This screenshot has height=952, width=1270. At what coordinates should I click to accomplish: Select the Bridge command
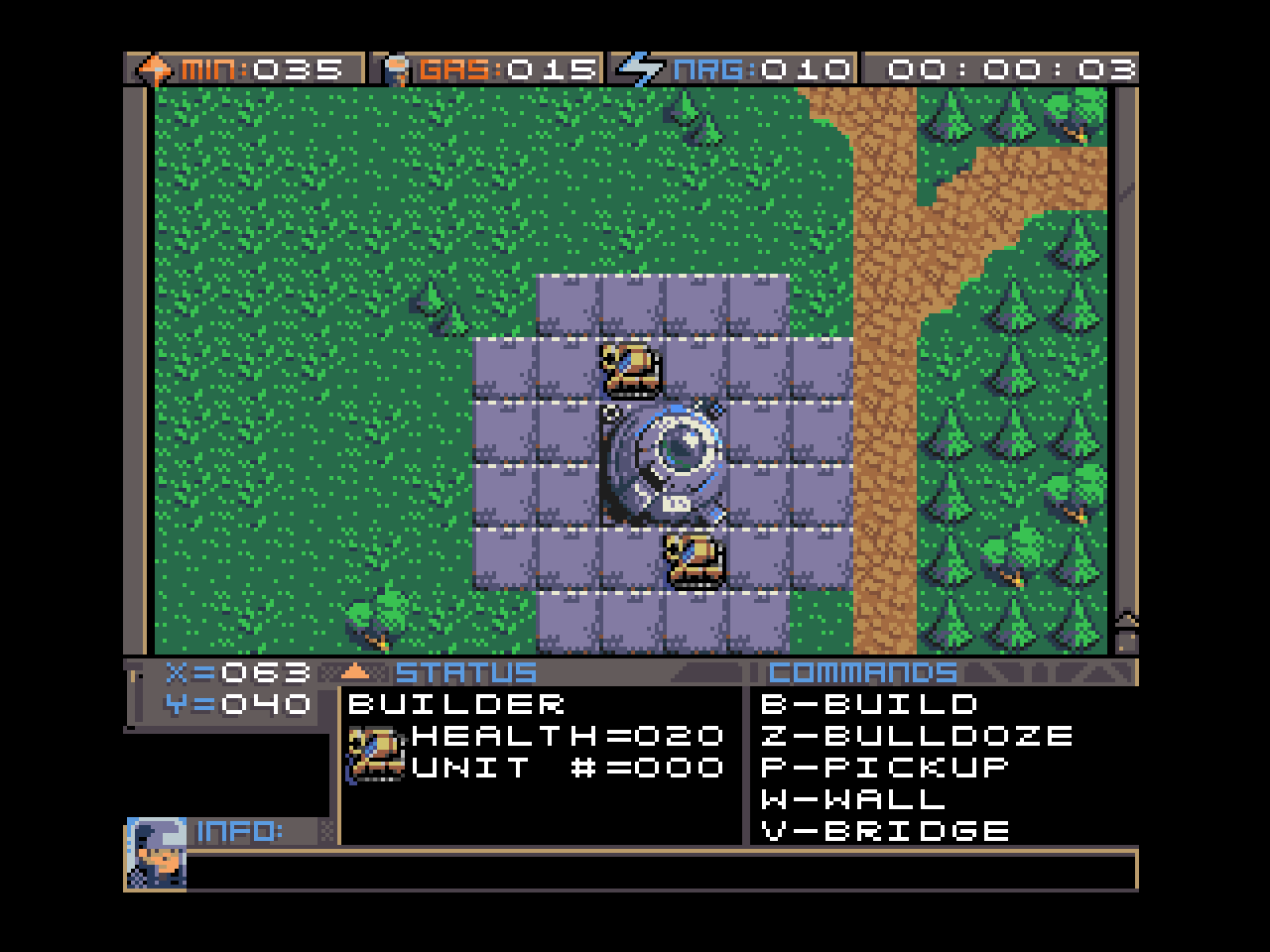pyautogui.click(x=885, y=831)
